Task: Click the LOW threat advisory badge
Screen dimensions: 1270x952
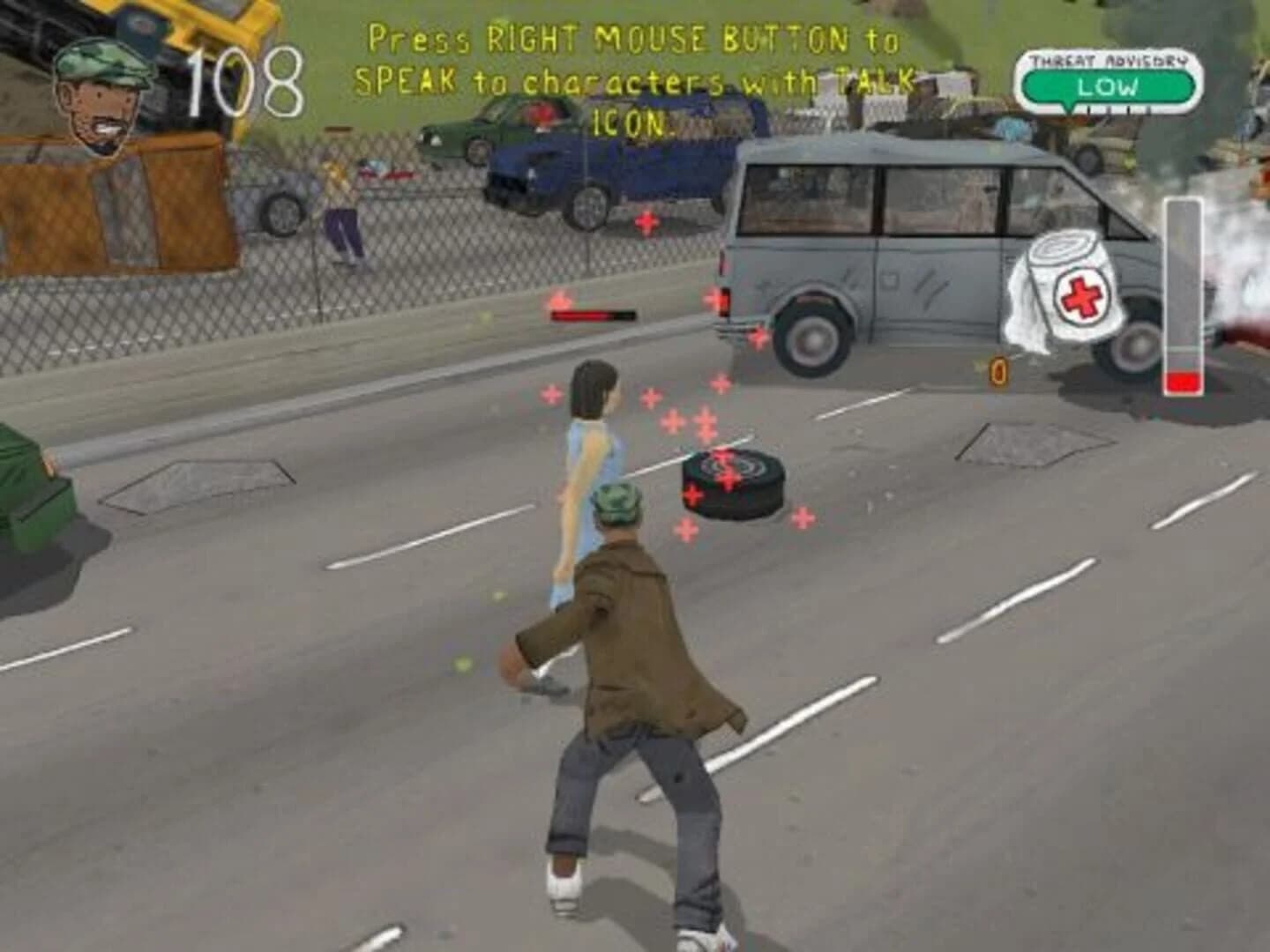Action: (1109, 86)
